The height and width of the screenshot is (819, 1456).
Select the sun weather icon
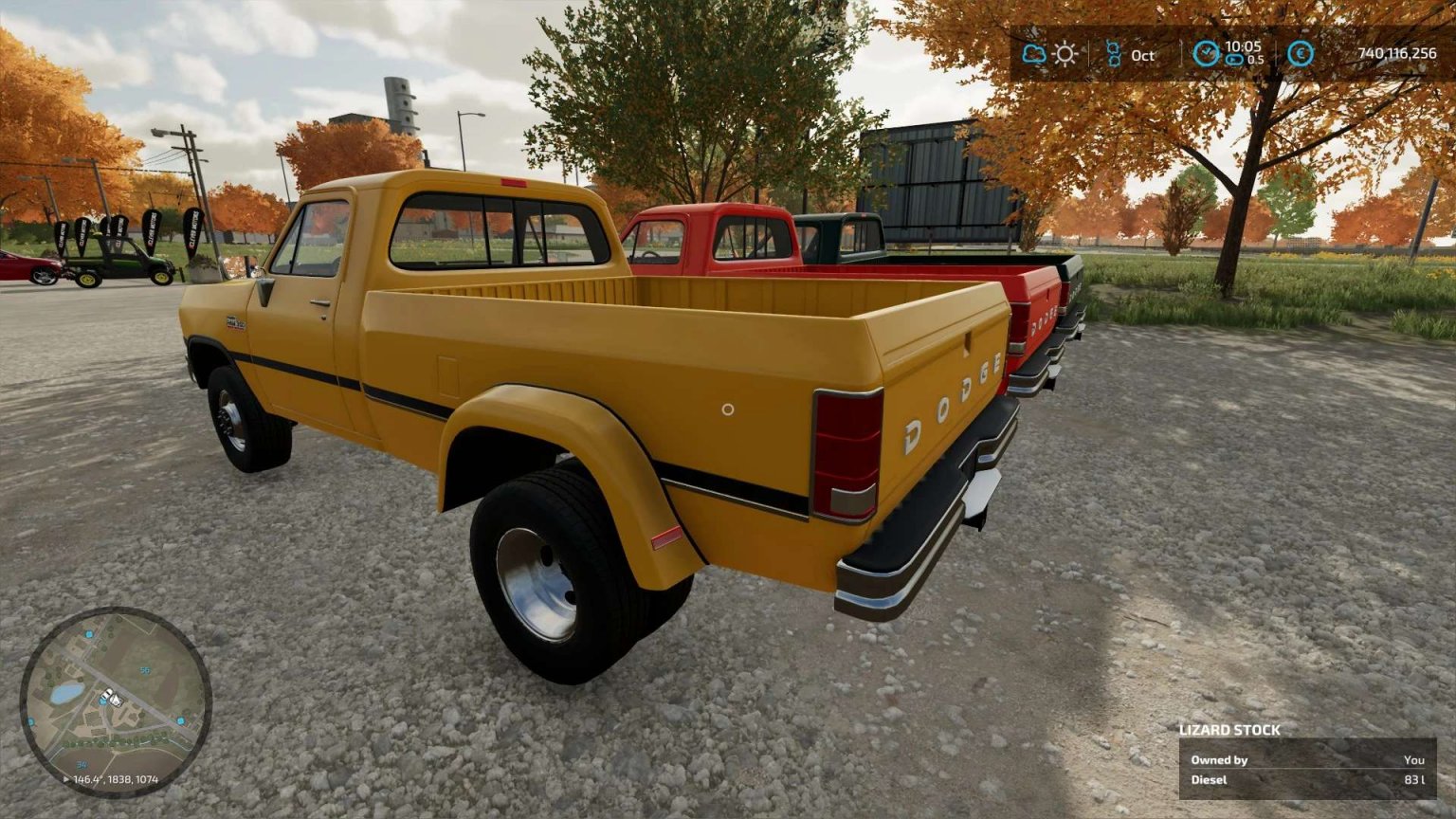(x=1065, y=54)
